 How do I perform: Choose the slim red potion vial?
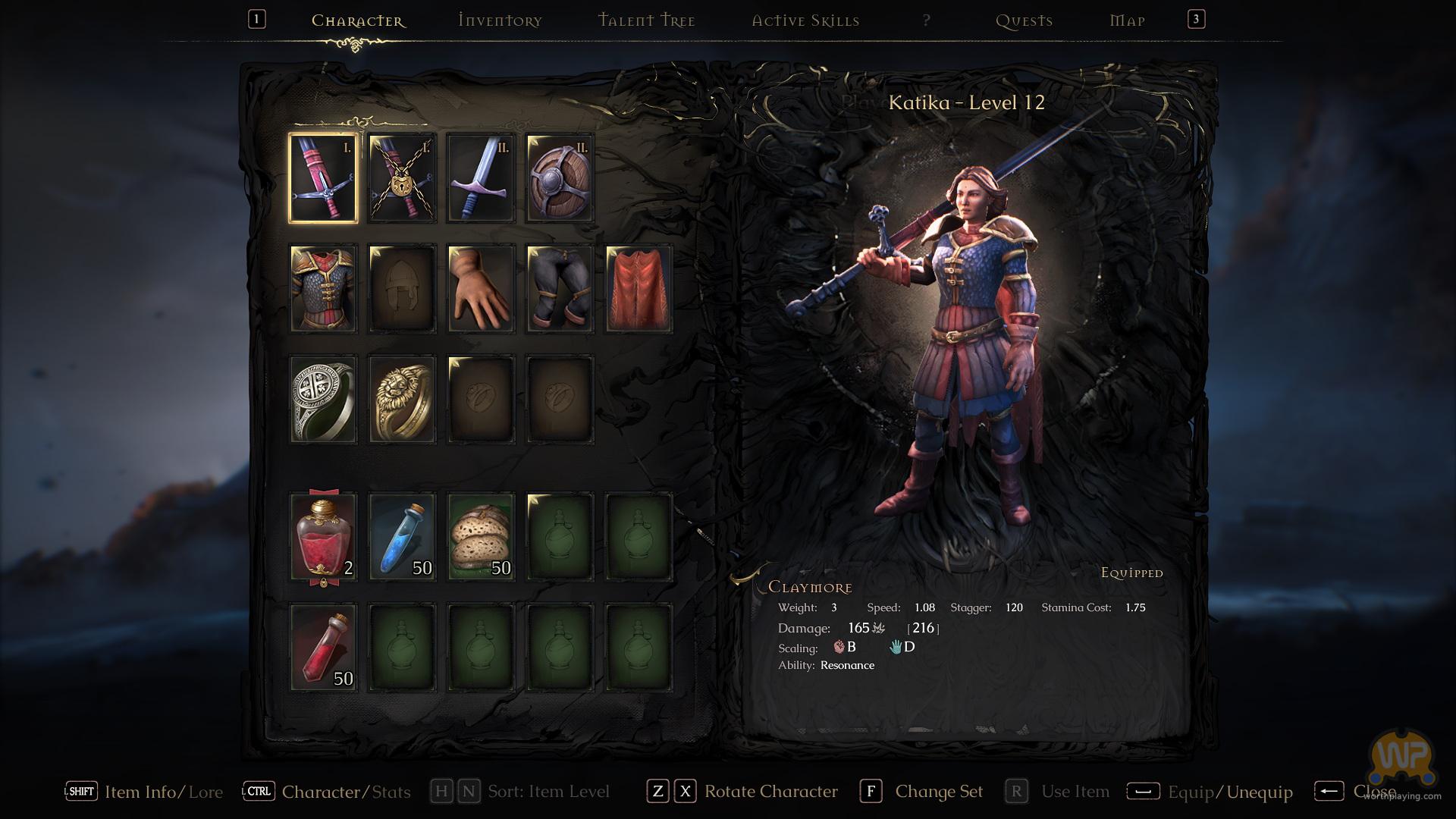[x=323, y=648]
